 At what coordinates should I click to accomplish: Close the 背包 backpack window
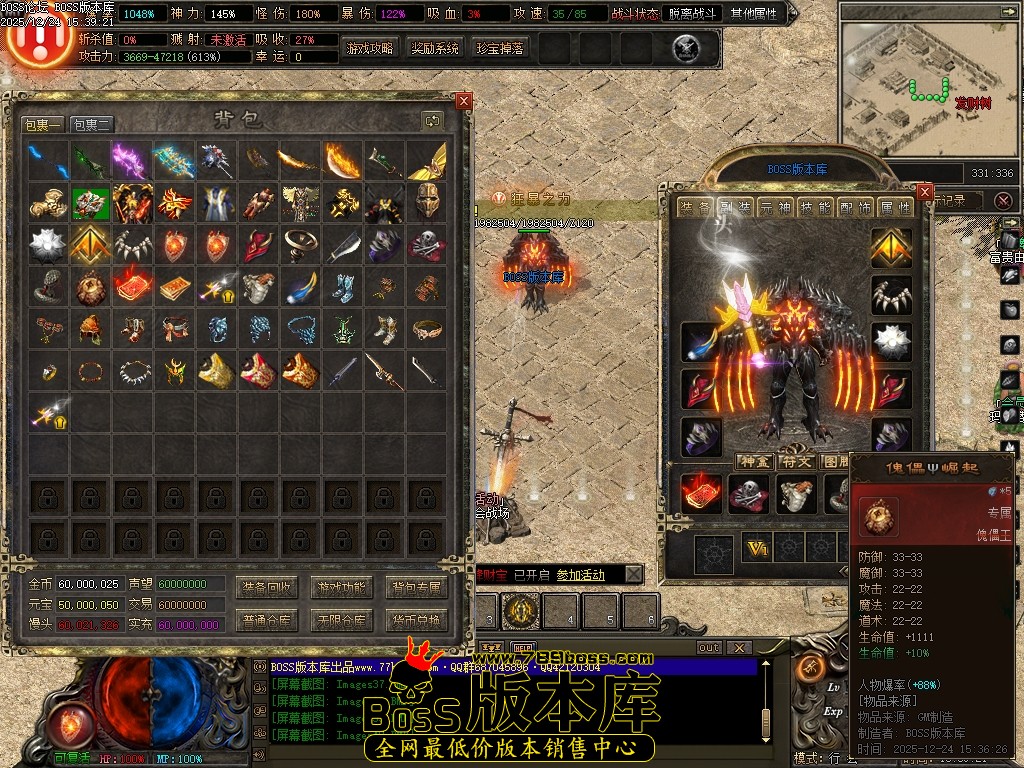click(x=463, y=101)
